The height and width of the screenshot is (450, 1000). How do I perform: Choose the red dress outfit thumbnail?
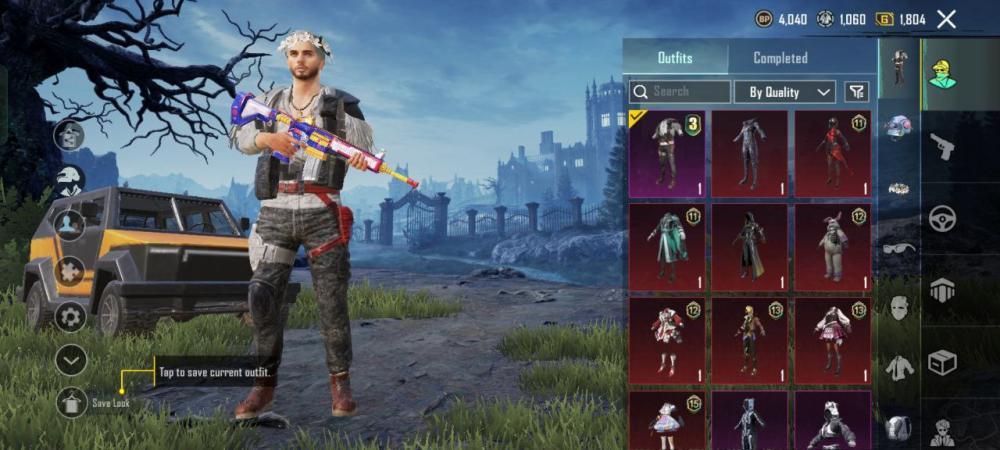coord(832,153)
